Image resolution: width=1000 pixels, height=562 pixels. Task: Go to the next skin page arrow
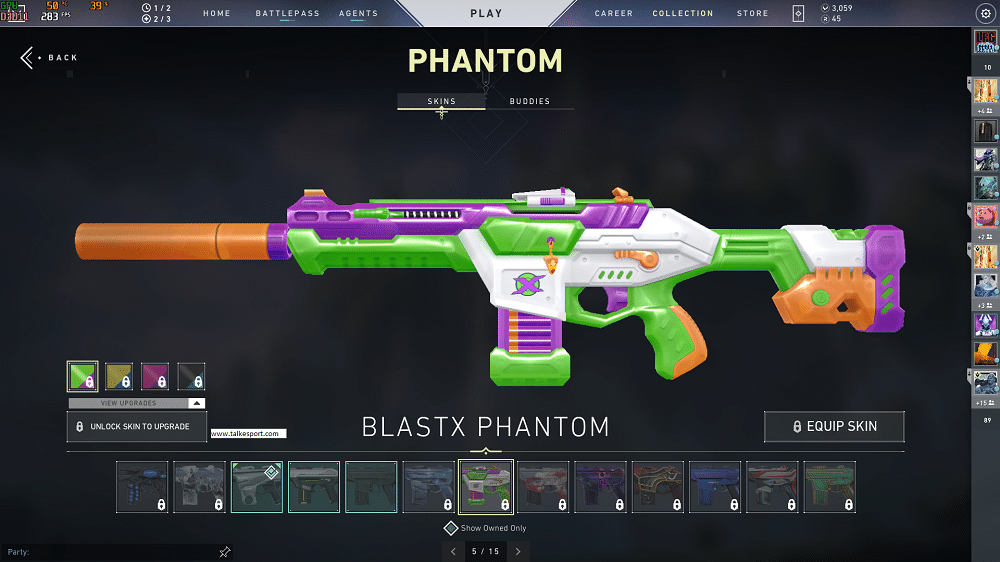pos(518,551)
